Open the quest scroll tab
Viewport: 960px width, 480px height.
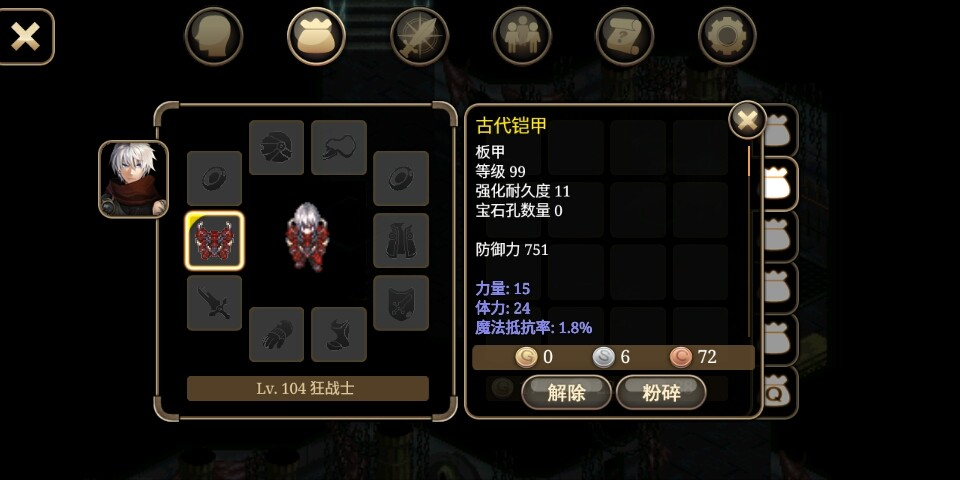[x=624, y=37]
